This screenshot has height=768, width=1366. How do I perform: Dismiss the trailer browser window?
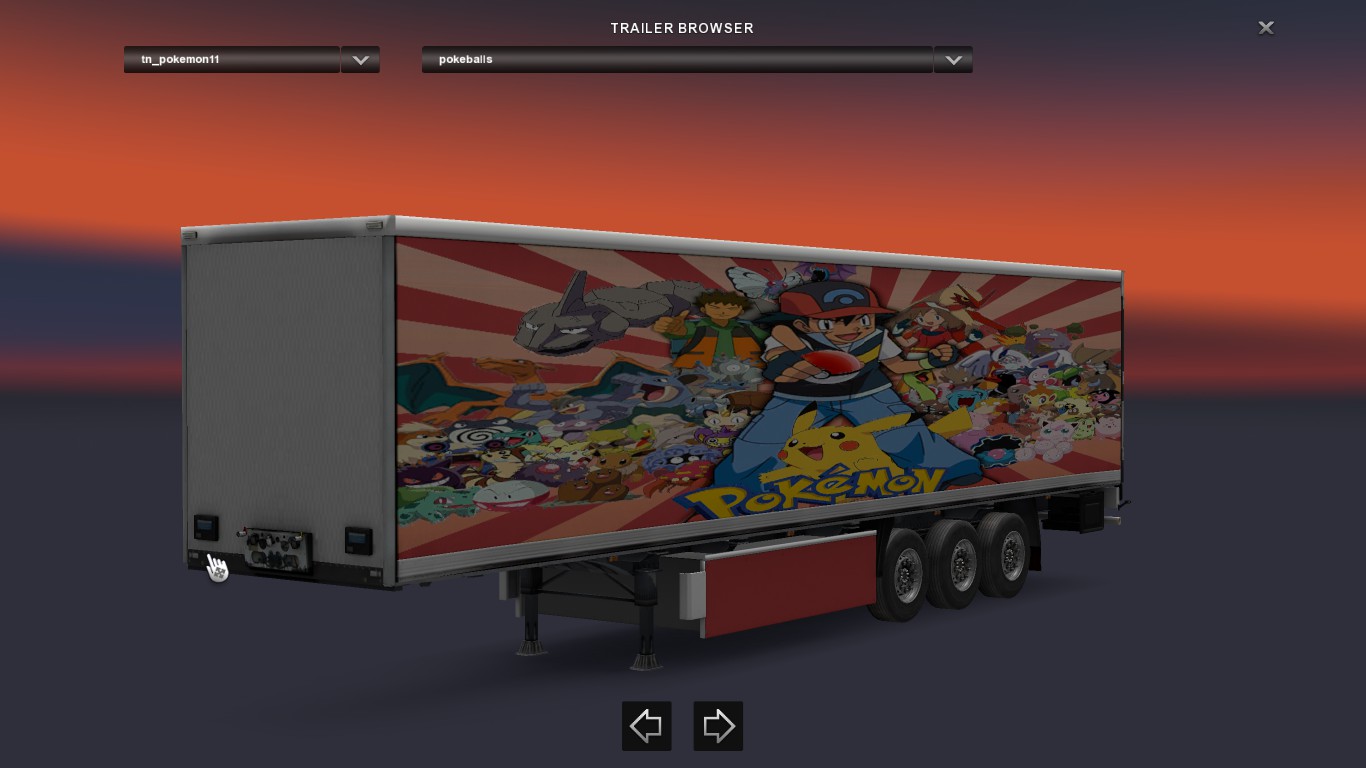tap(1265, 27)
